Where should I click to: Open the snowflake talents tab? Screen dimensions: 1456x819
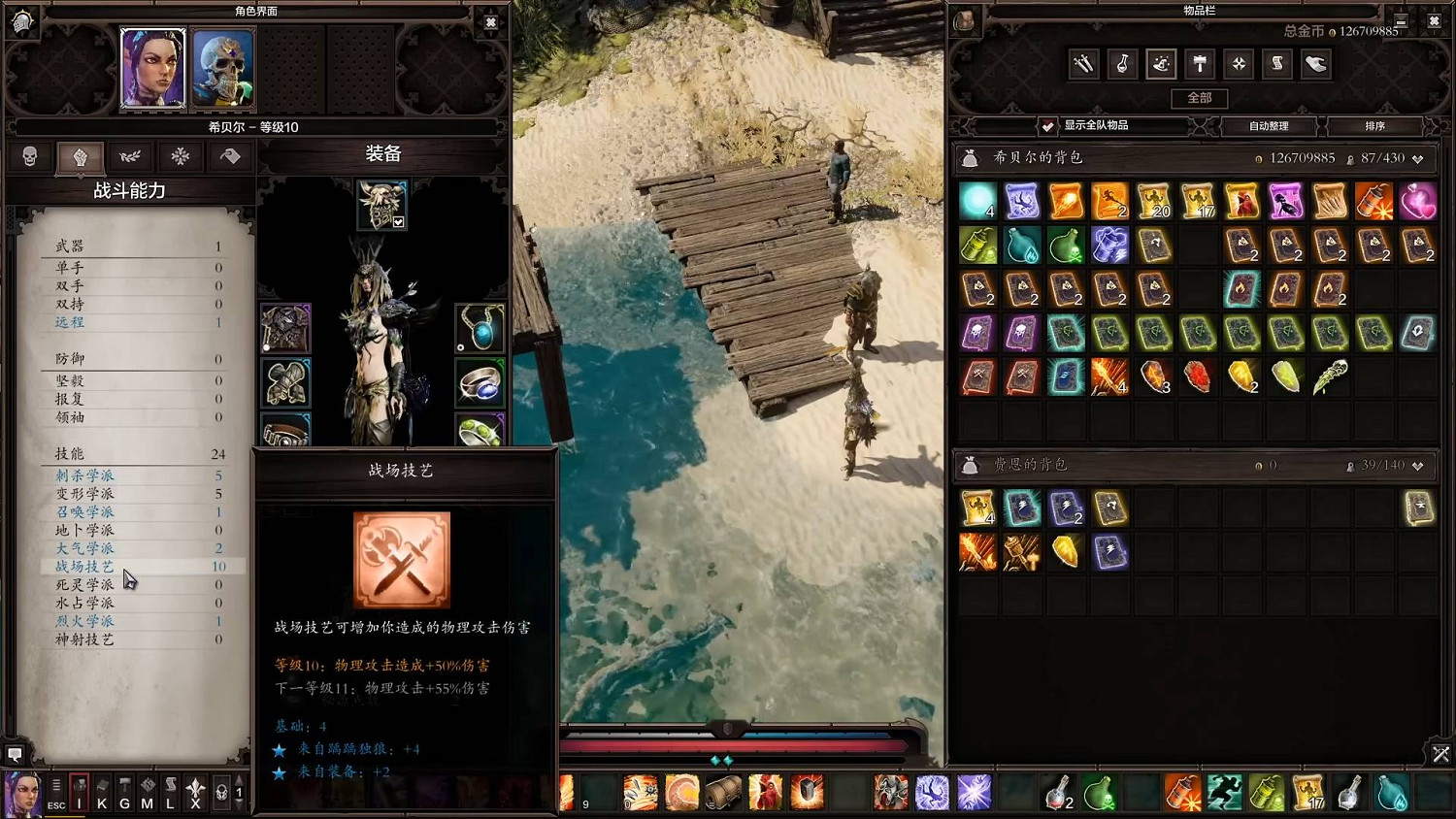click(181, 156)
